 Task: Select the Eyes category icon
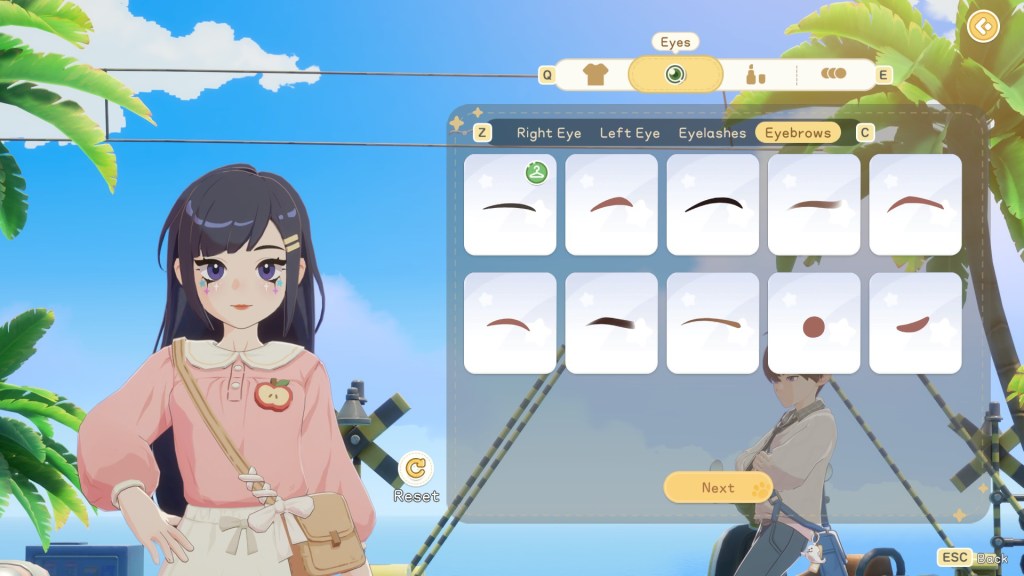tap(675, 75)
